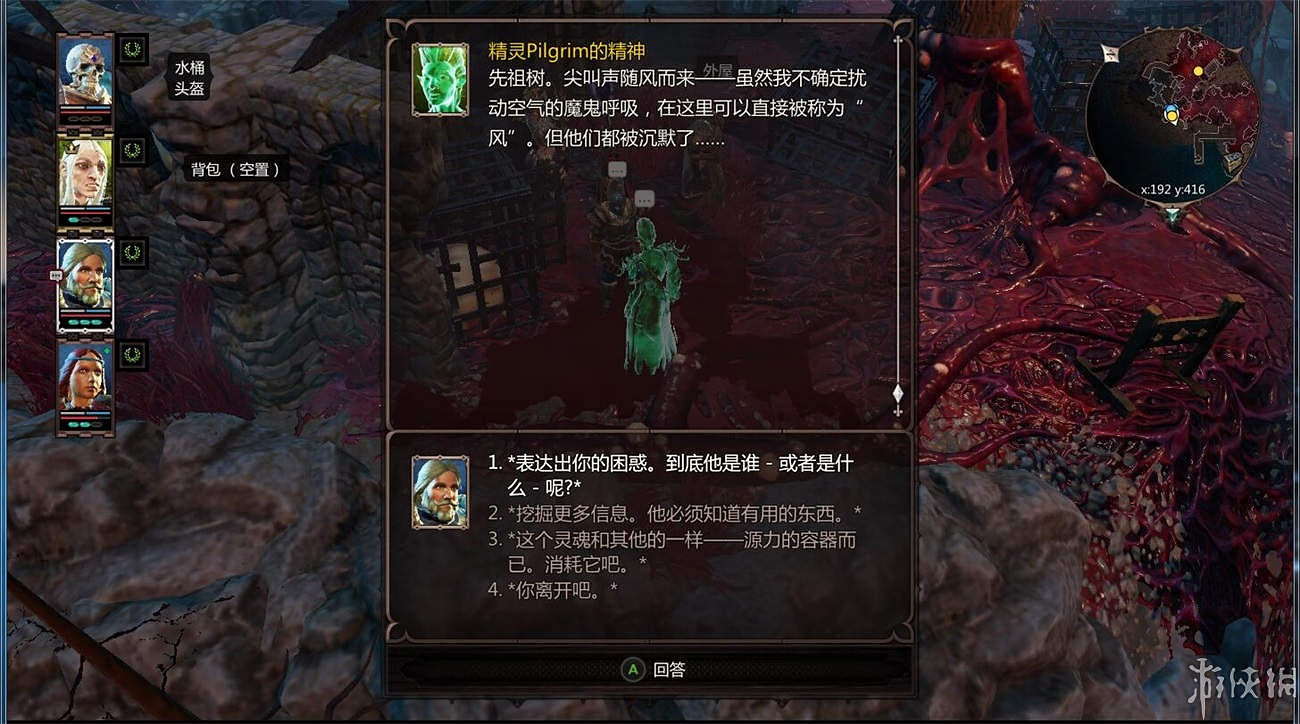Click the yellow quest marker on the minimap
1300x724 pixels.
click(x=1198, y=71)
